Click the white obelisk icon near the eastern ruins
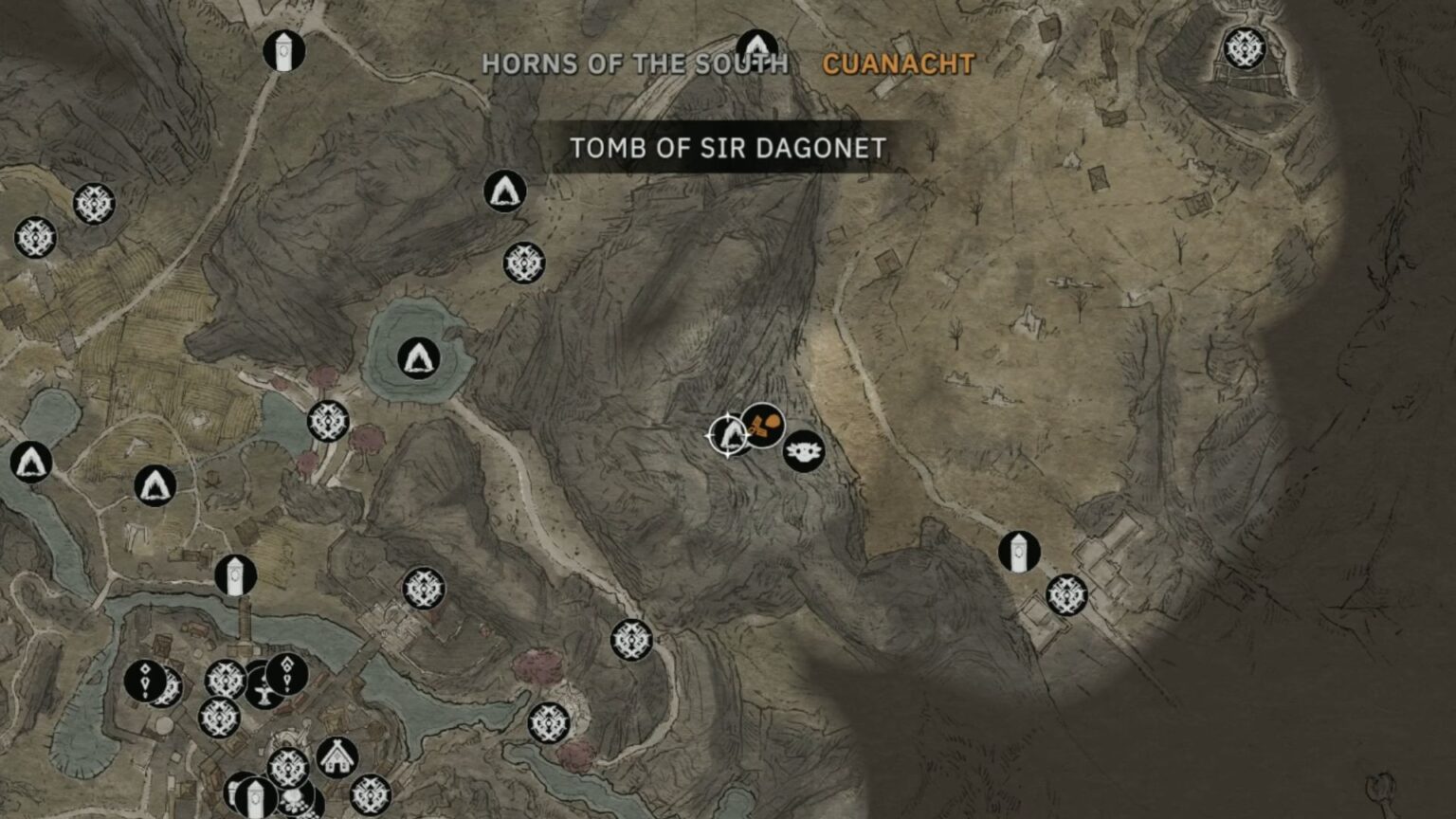 point(1019,553)
